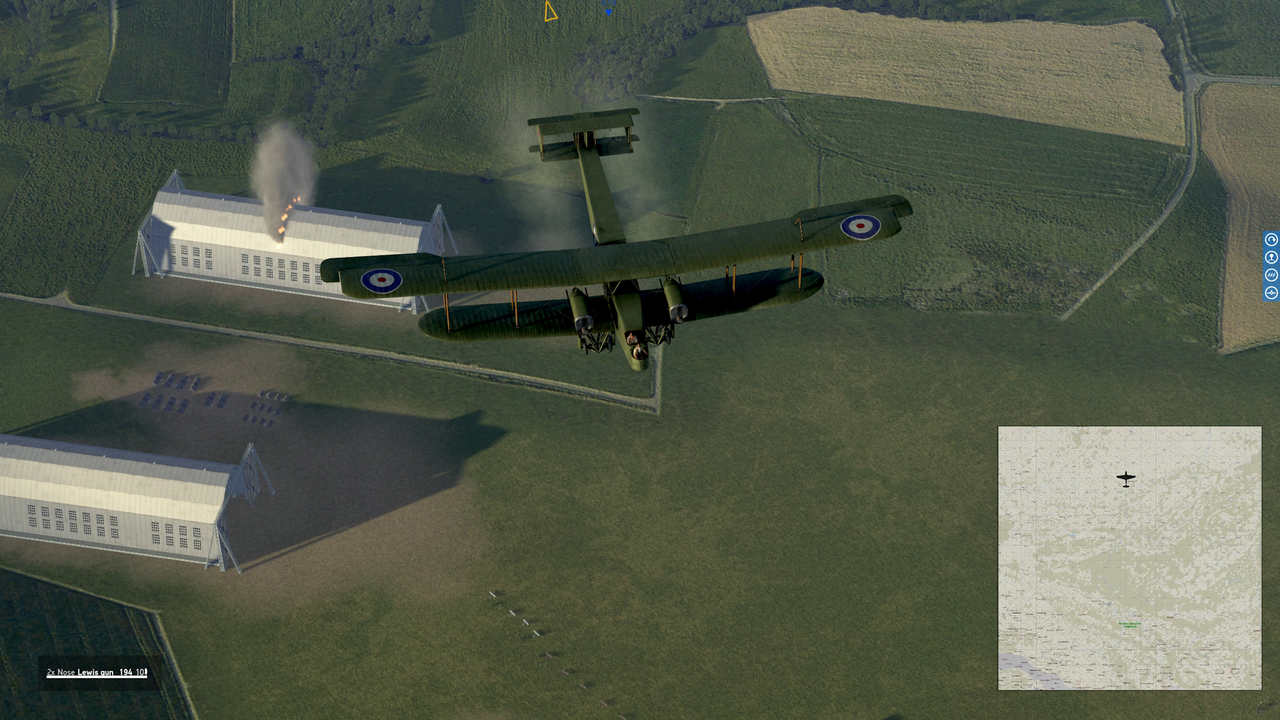Open the minimap

click(1129, 558)
